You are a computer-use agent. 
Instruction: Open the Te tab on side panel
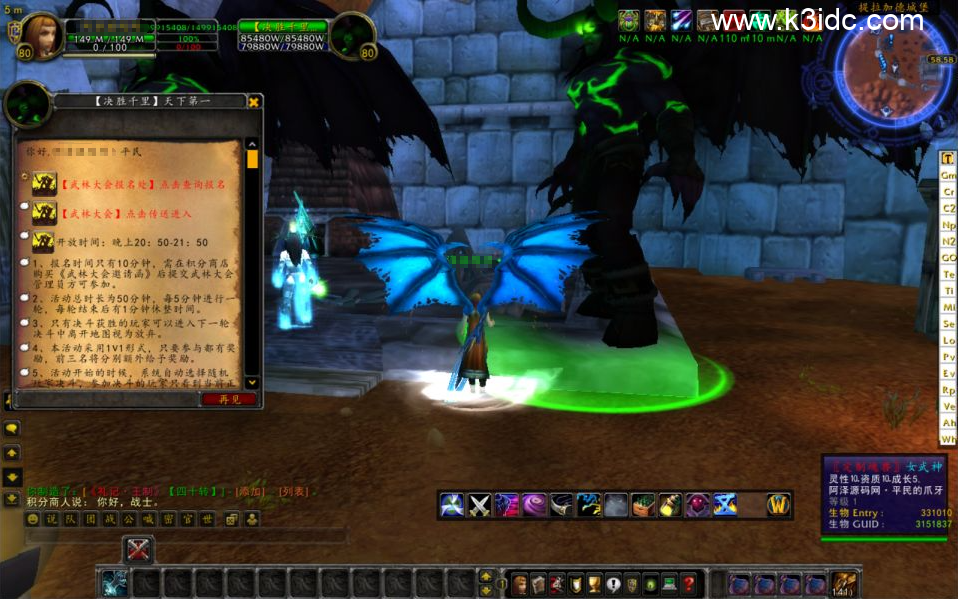948,274
